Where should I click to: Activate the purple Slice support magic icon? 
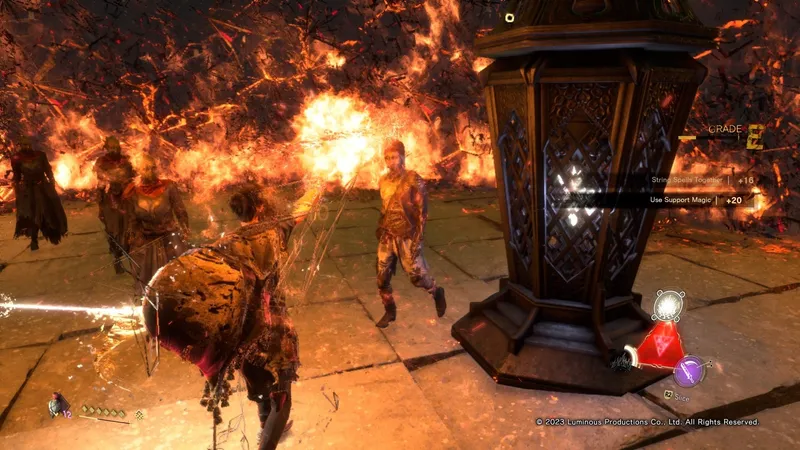pos(689,371)
